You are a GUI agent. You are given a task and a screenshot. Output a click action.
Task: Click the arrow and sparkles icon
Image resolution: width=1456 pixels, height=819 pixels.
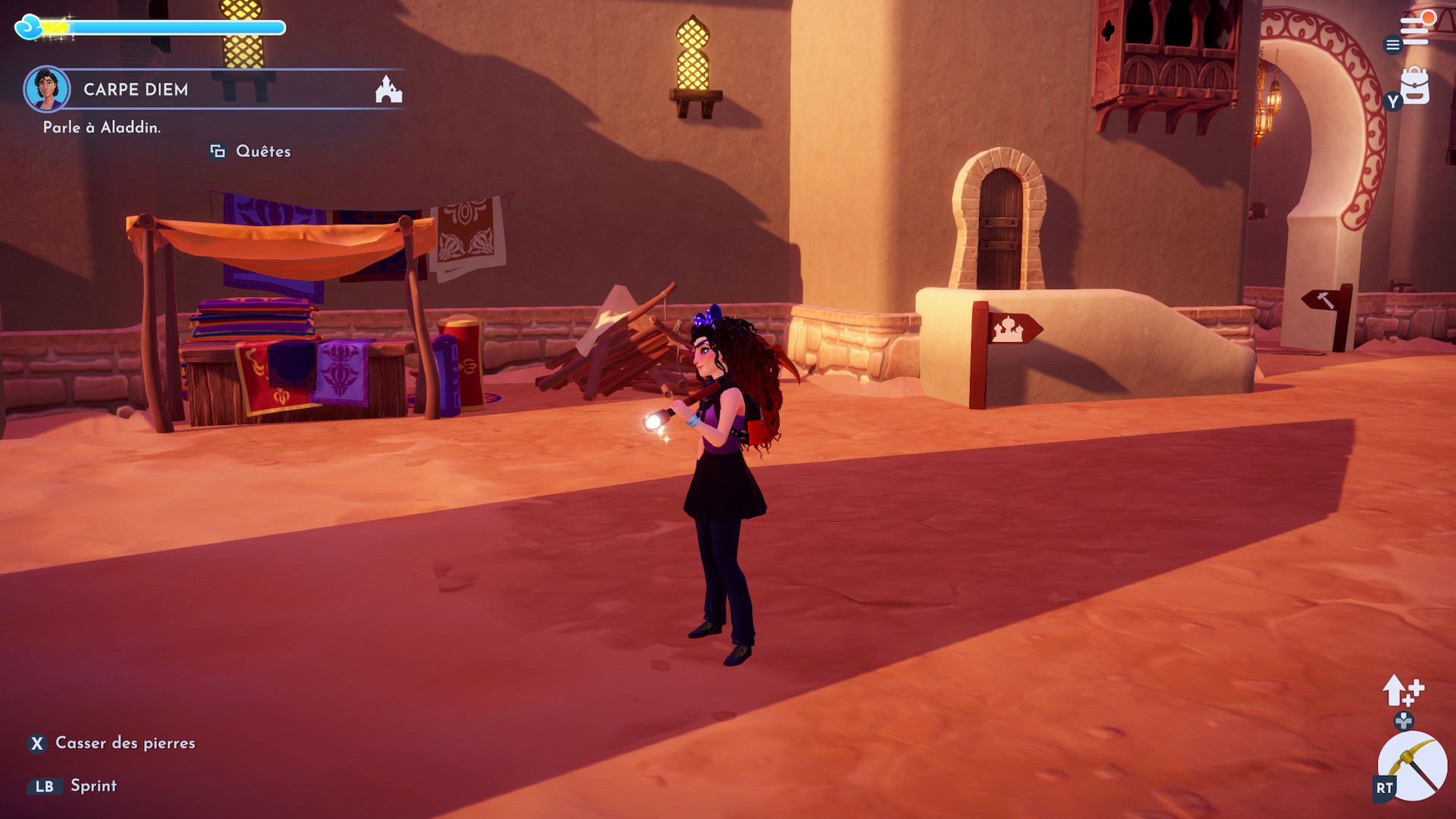click(x=1402, y=691)
